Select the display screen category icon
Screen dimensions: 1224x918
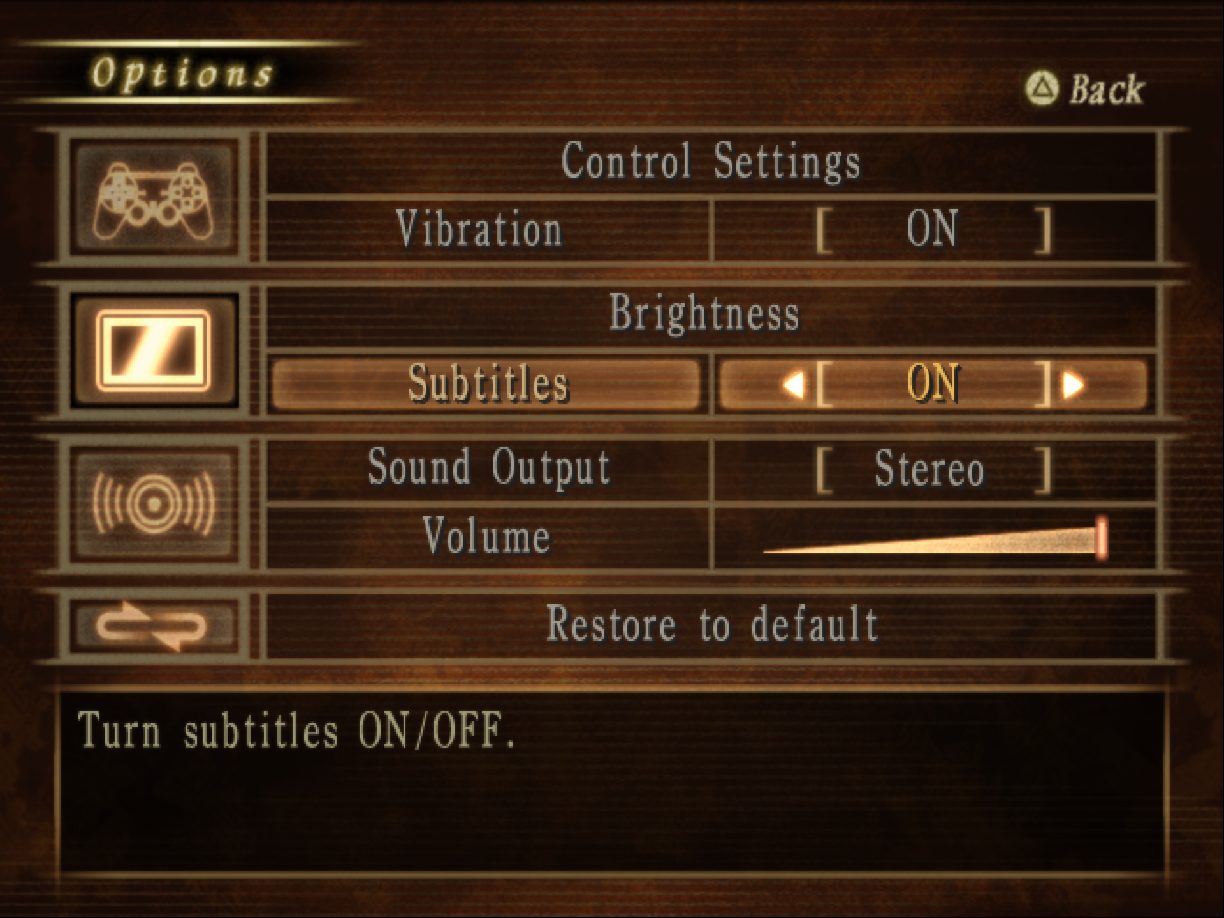pos(153,350)
